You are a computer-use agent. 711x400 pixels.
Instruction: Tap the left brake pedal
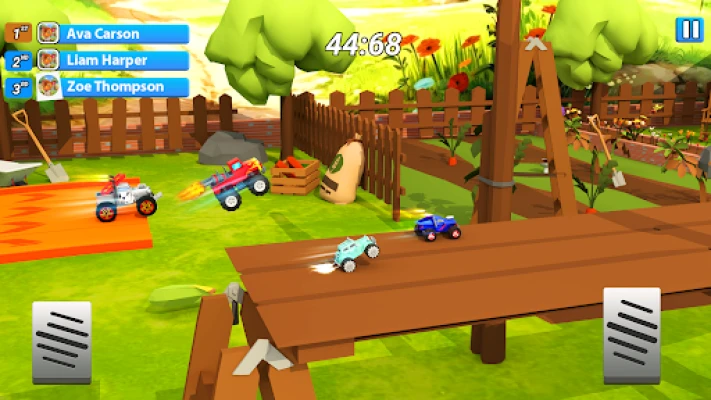tap(61, 341)
